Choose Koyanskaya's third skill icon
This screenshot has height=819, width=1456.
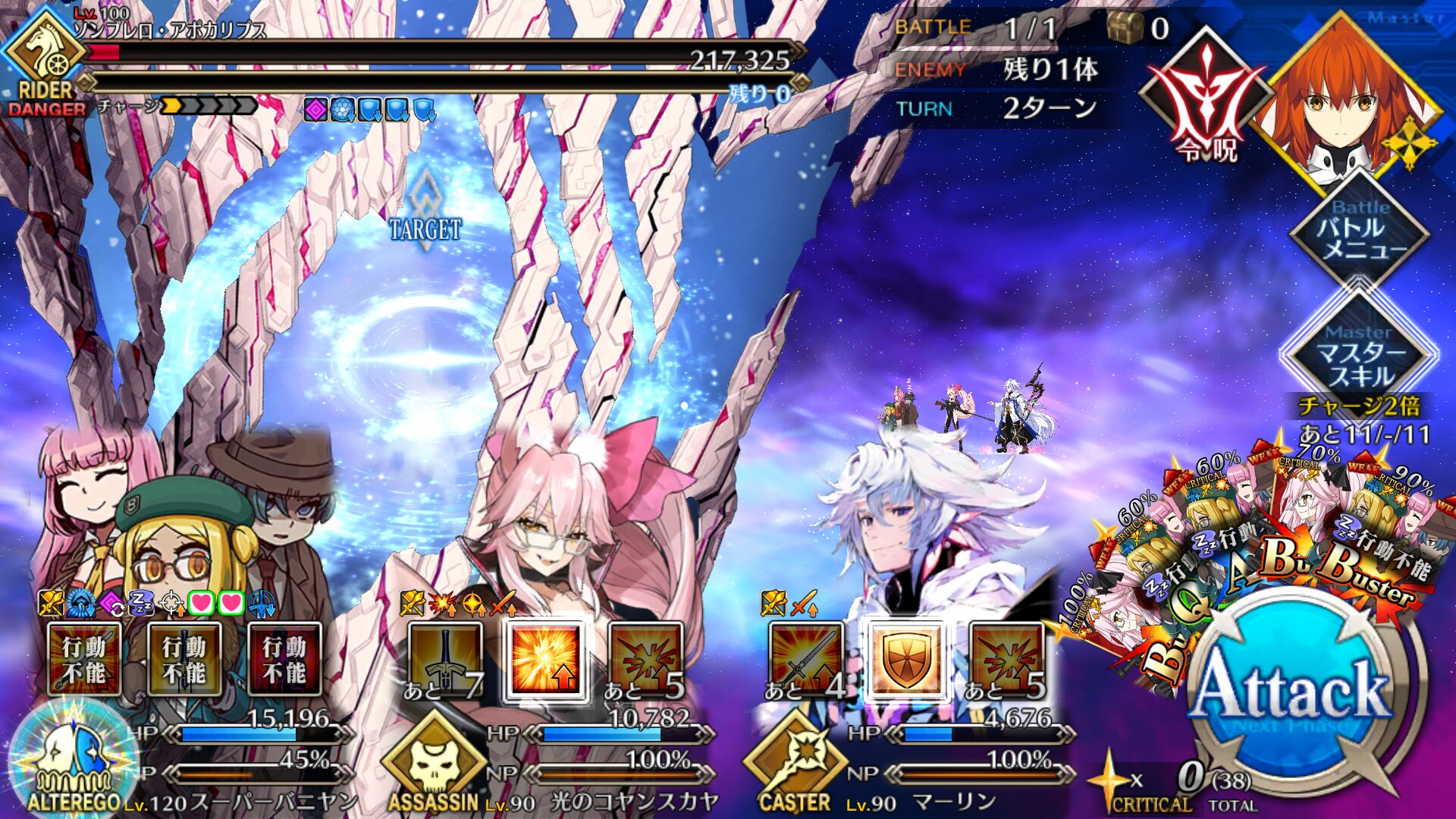tap(645, 658)
